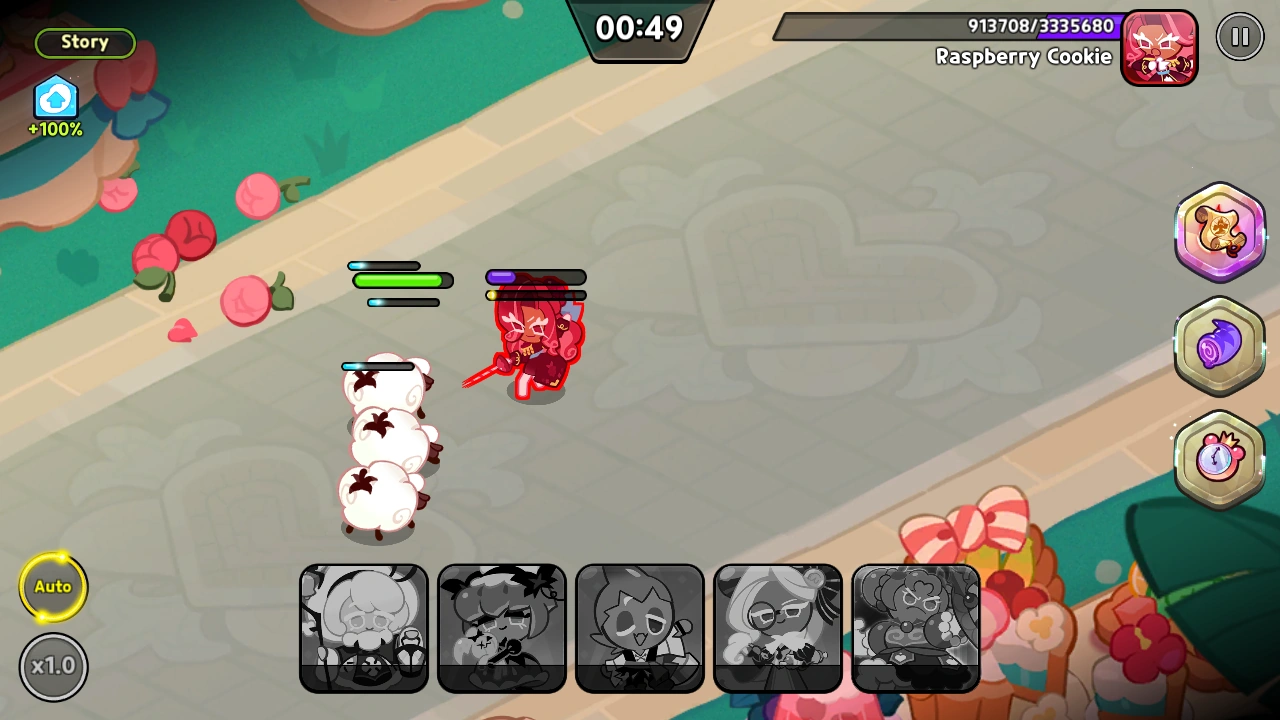Use the owl-like cookie's skill in center slot
Screen dimensions: 1280x720
click(639, 628)
